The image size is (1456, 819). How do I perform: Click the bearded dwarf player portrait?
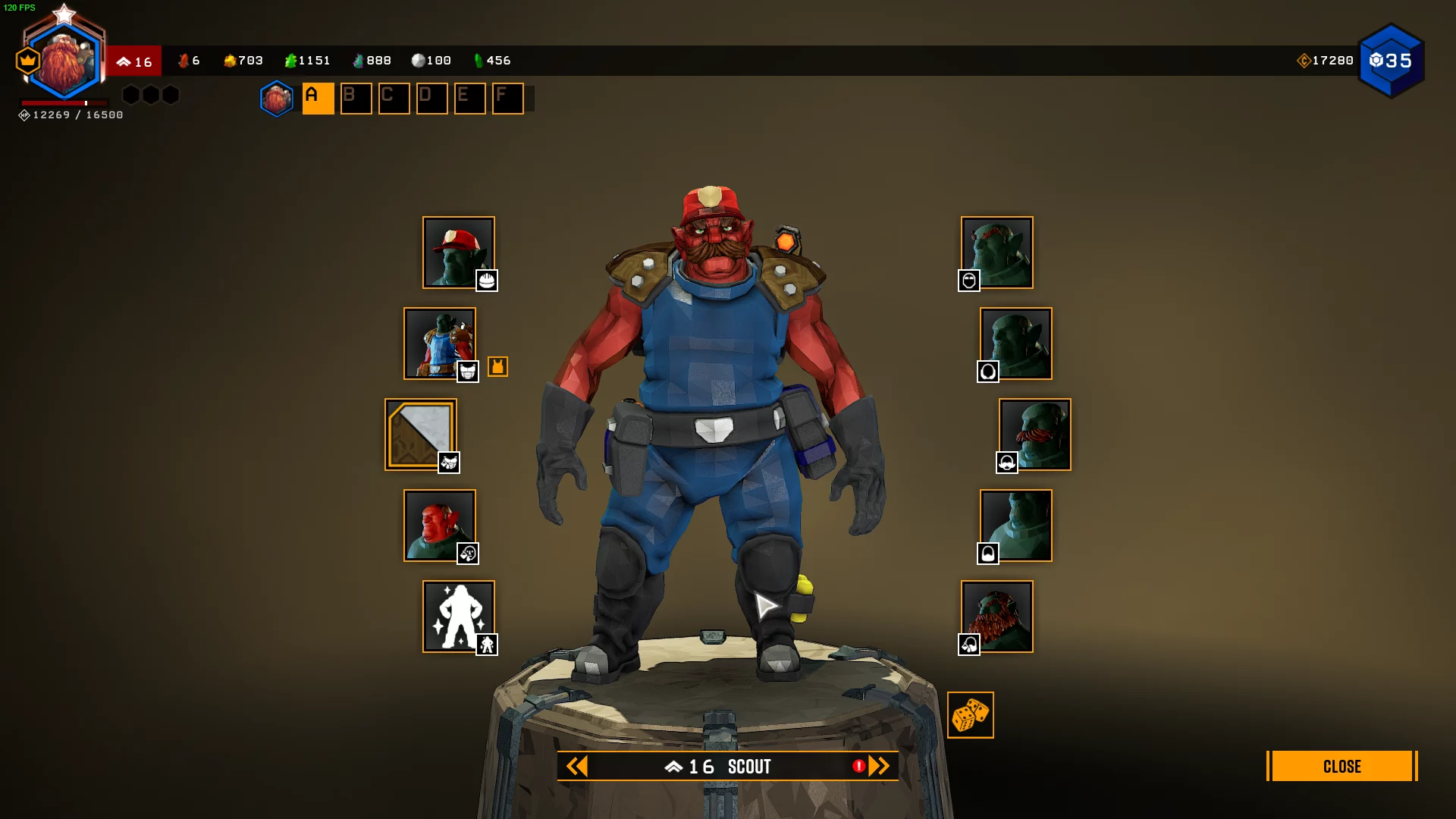pos(64,62)
